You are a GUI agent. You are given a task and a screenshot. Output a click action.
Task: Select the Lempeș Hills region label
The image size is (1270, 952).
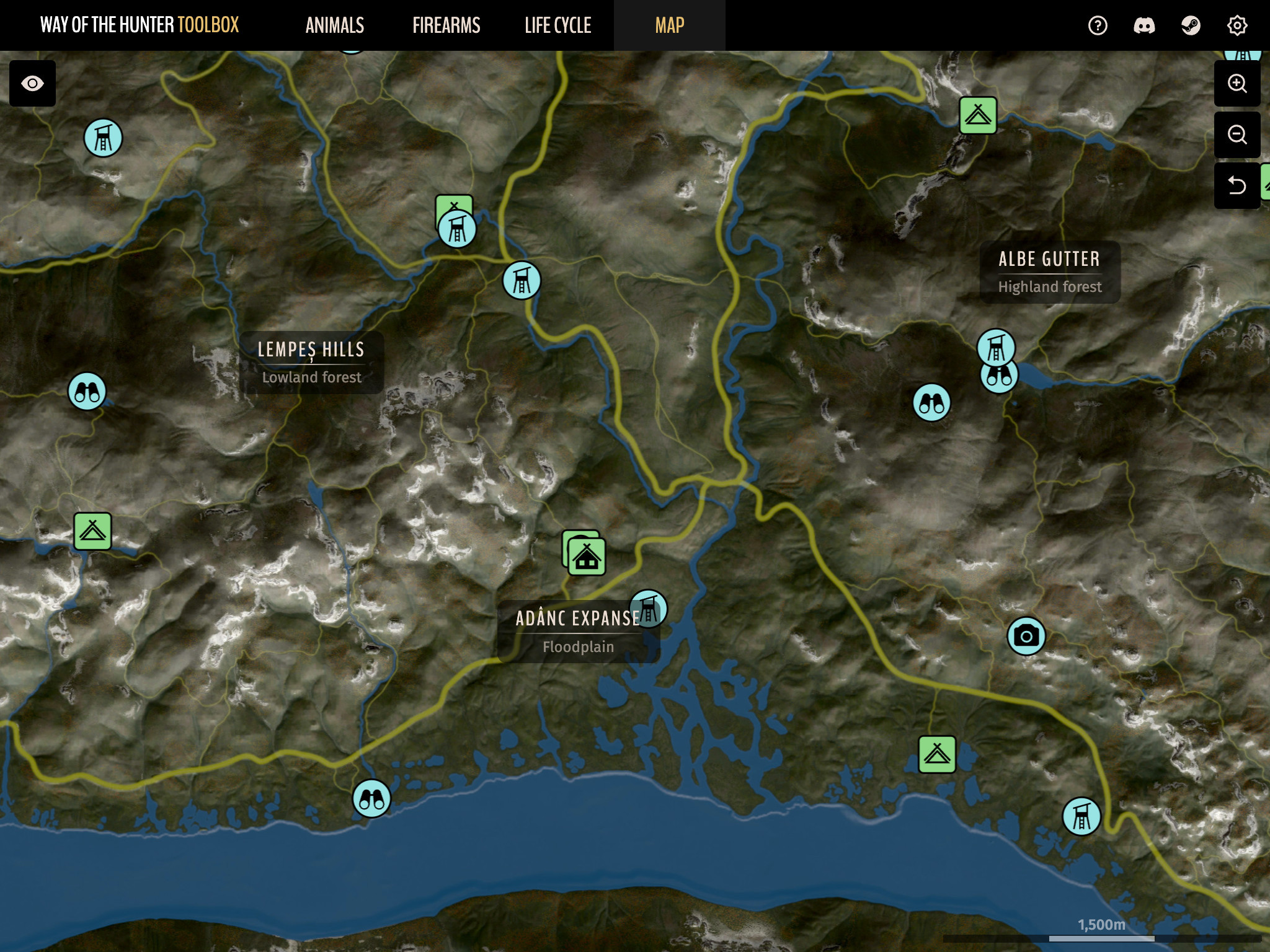pos(311,363)
